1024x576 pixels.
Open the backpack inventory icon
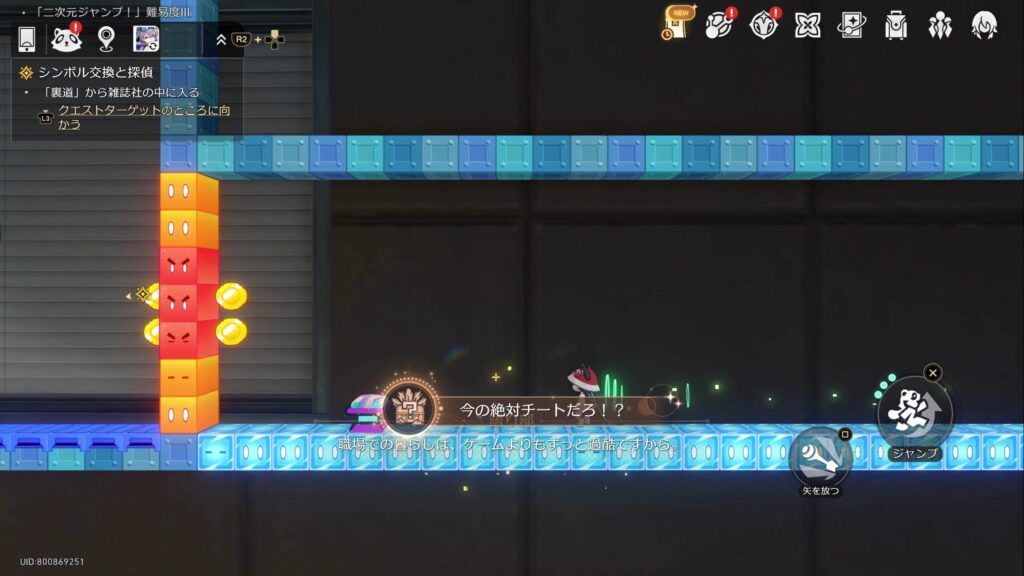[896, 25]
